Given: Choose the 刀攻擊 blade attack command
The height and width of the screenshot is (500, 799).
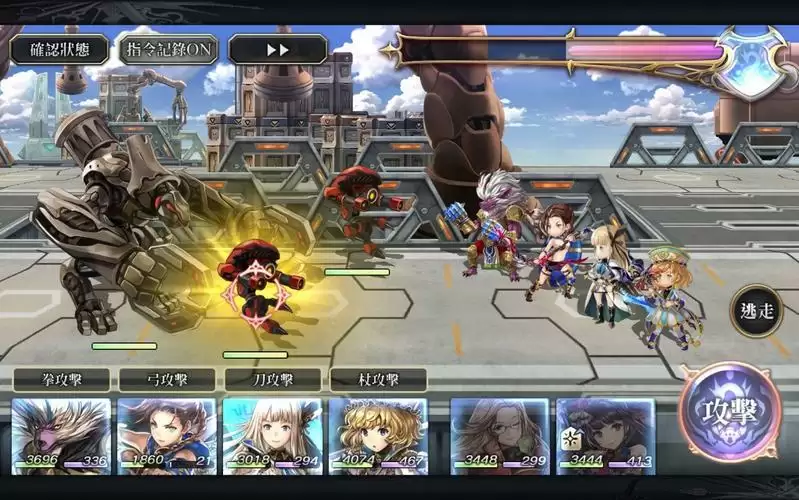Looking at the screenshot, I should (272, 380).
